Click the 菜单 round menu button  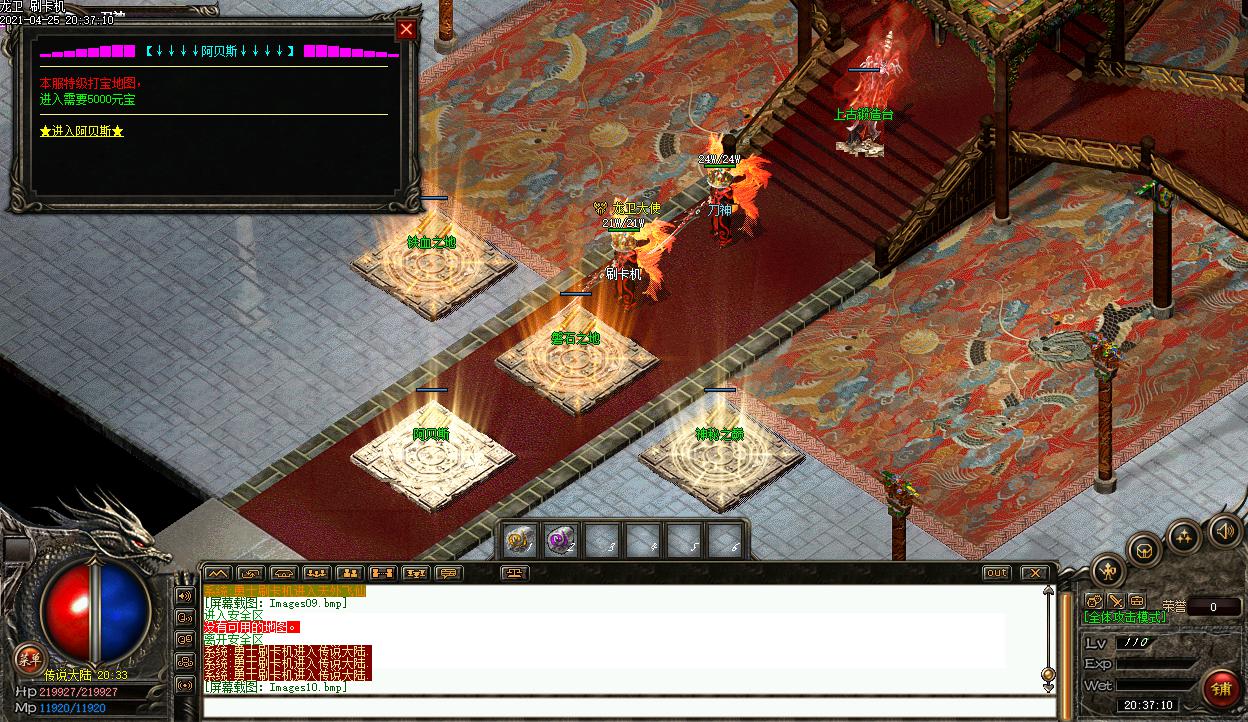click(29, 657)
